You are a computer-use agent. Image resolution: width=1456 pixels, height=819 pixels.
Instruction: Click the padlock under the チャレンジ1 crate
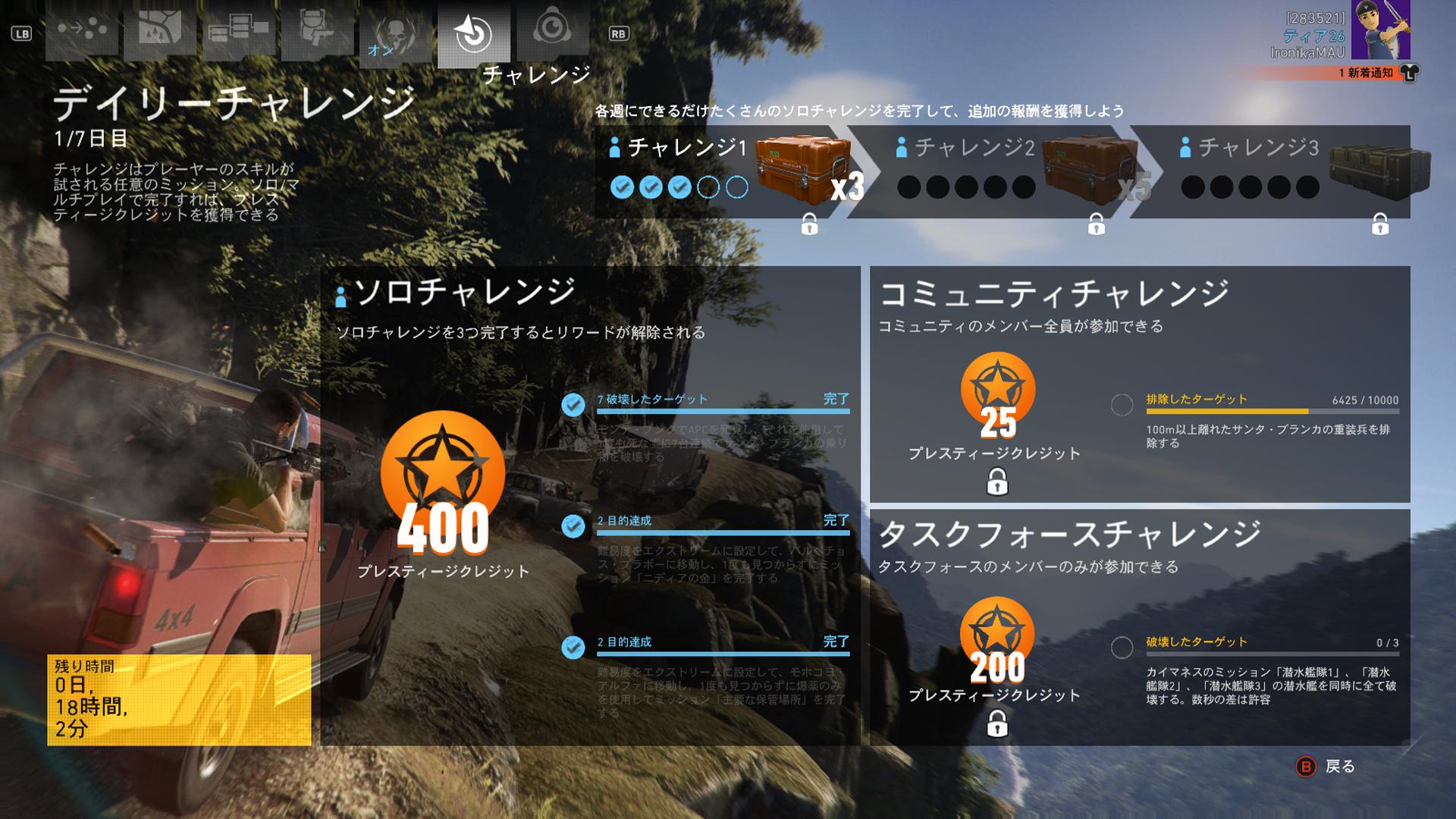pos(810,225)
